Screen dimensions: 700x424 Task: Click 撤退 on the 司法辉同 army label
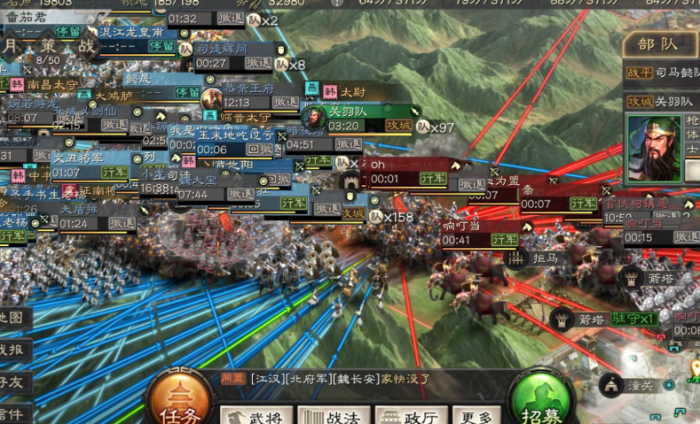click(x=258, y=63)
